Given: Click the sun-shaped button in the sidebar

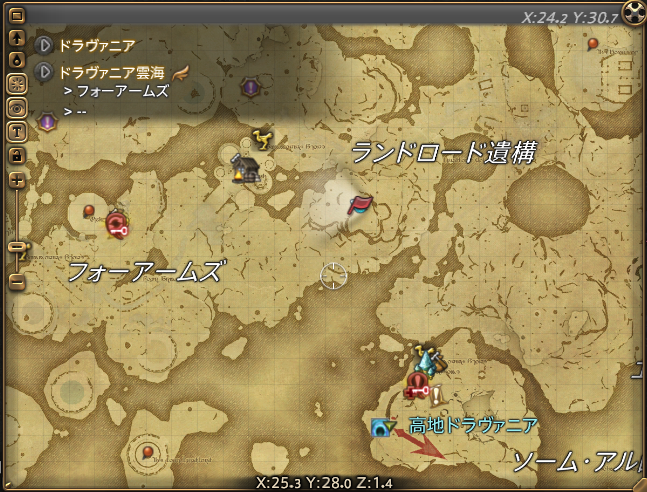Looking at the screenshot, I should [x=16, y=83].
